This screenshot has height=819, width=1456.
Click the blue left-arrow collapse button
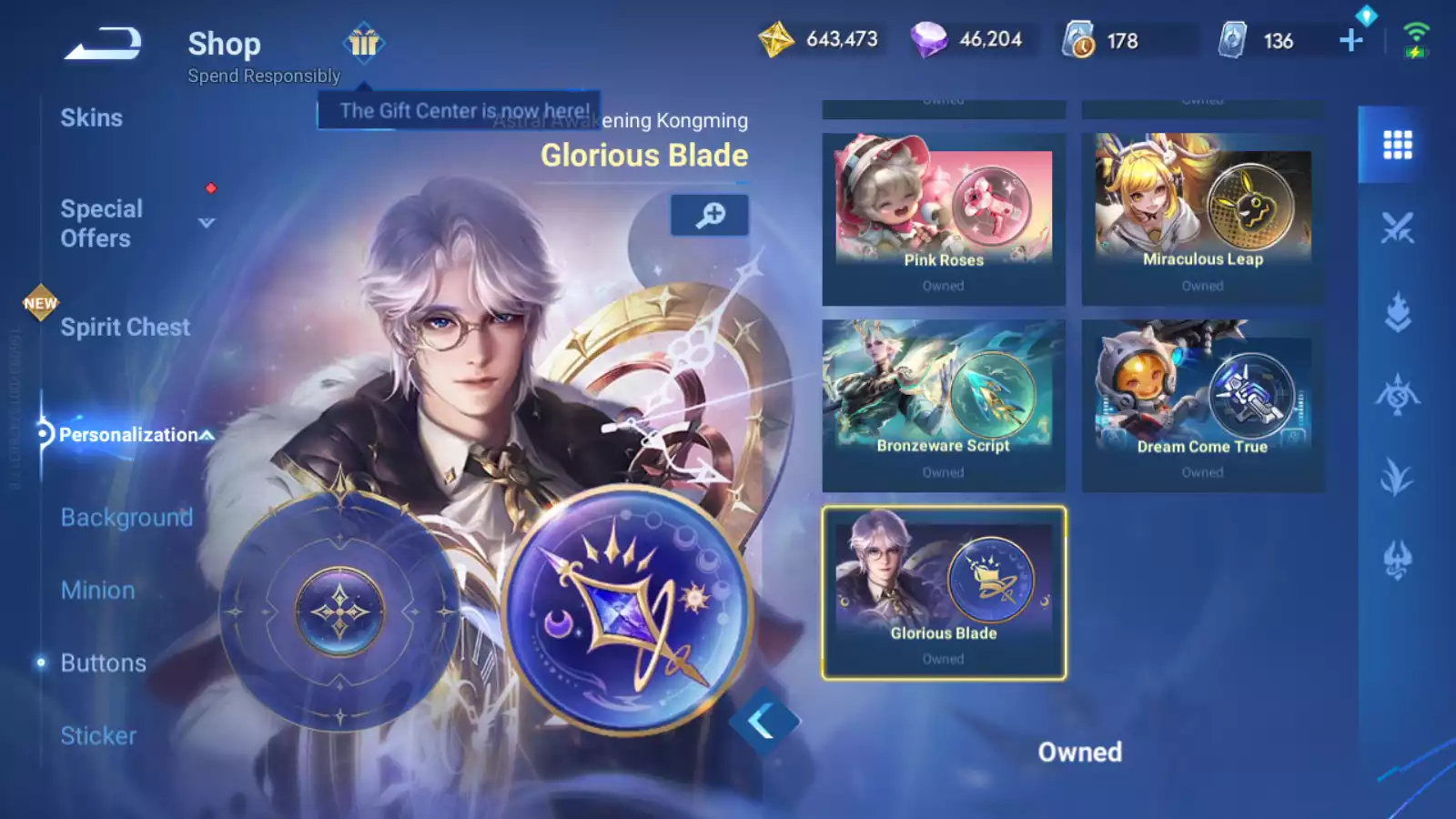pos(763,722)
